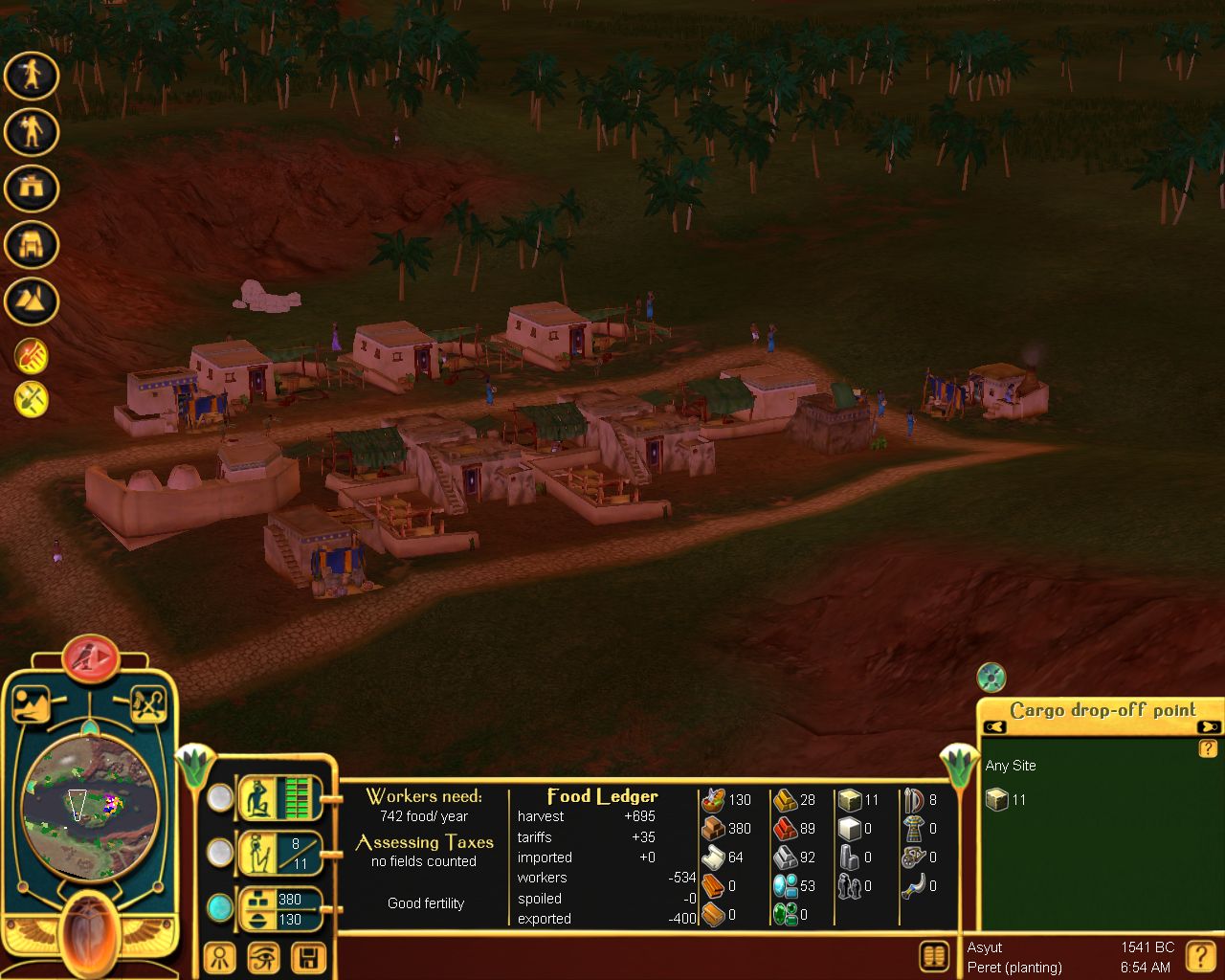Open the main help question mark button
Screen dimensions: 1225x980
coord(1201,956)
